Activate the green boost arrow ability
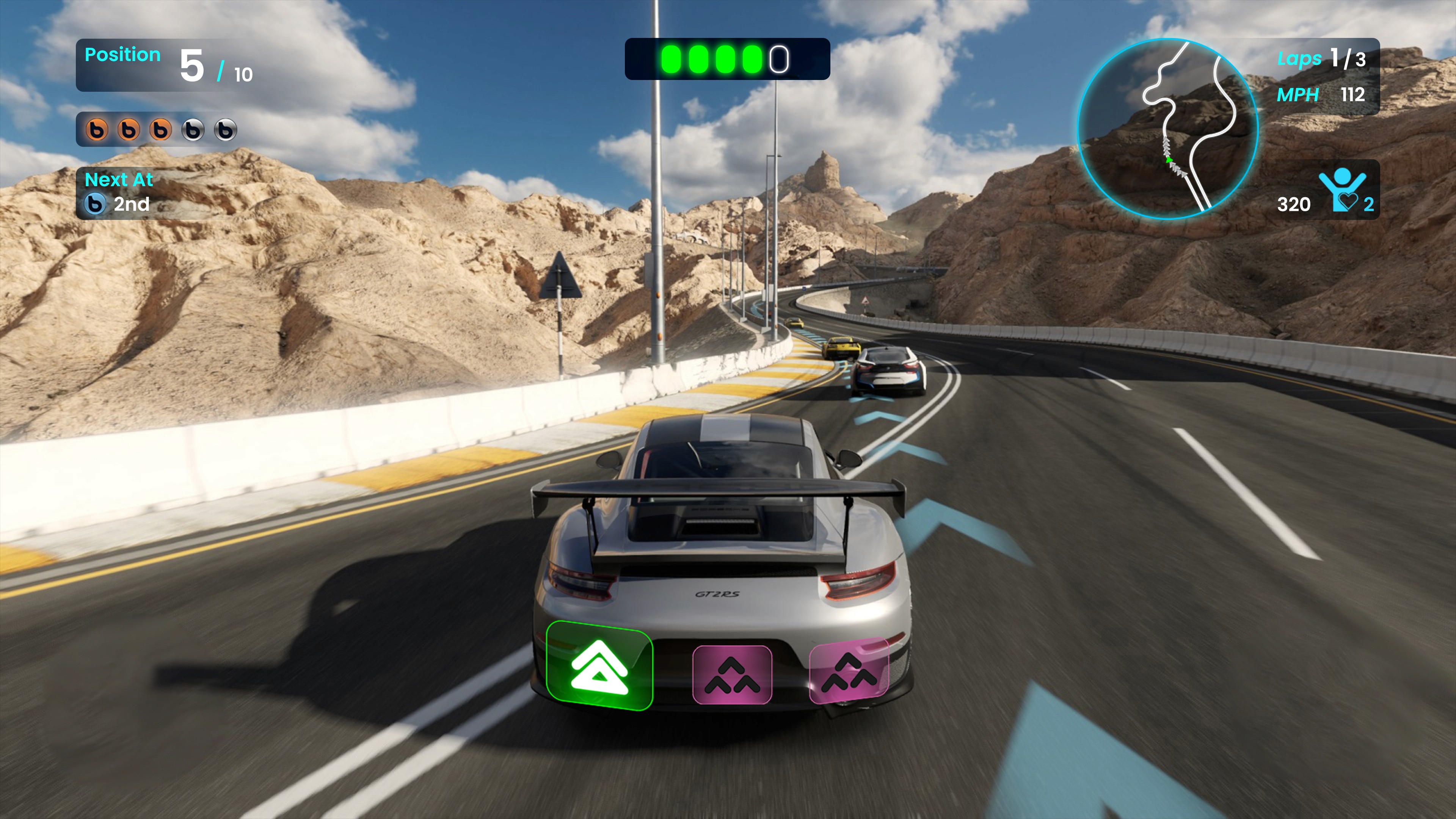The width and height of the screenshot is (1456, 819). [x=599, y=666]
